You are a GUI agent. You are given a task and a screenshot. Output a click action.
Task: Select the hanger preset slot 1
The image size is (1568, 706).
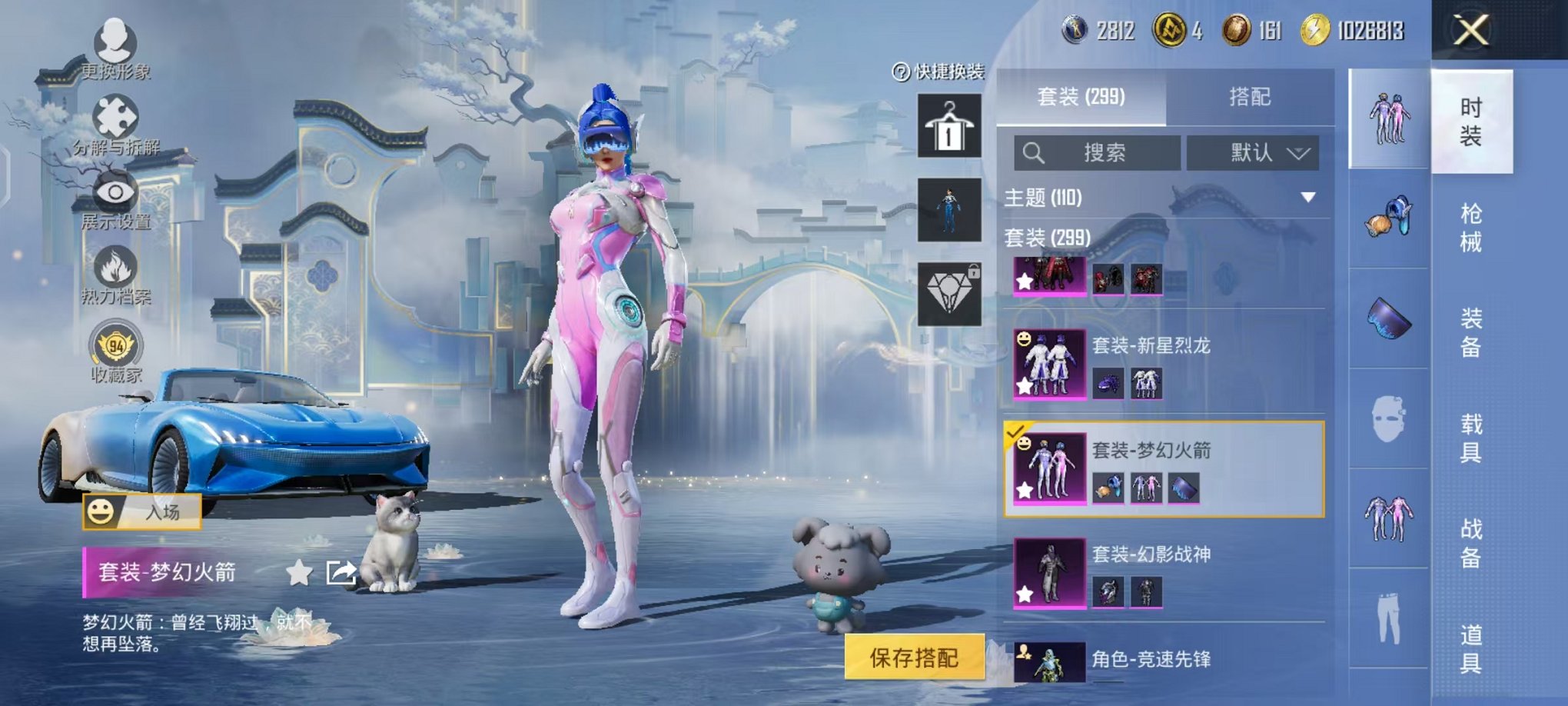949,125
